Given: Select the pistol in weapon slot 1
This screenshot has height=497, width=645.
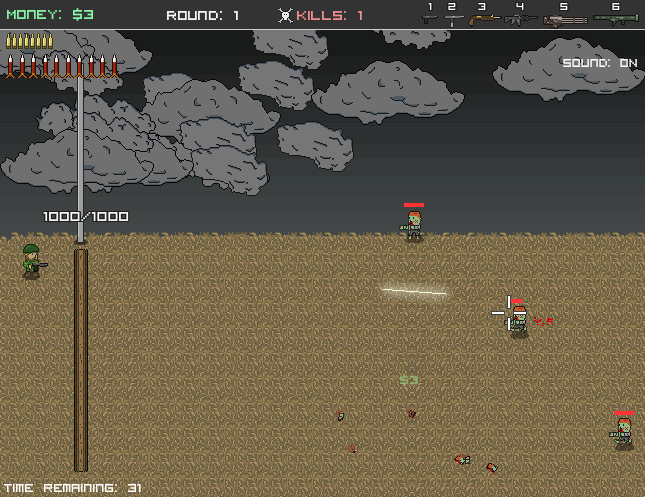Looking at the screenshot, I should 430,17.
